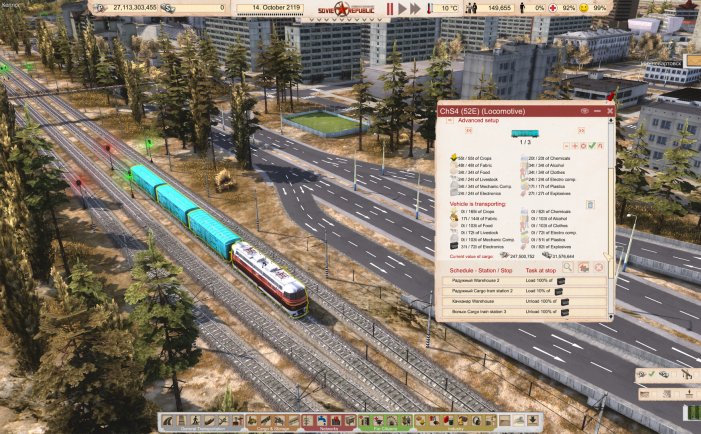This screenshot has height=434, width=701.
Task: Click the magnifier icon above the schedule
Action: tap(567, 267)
